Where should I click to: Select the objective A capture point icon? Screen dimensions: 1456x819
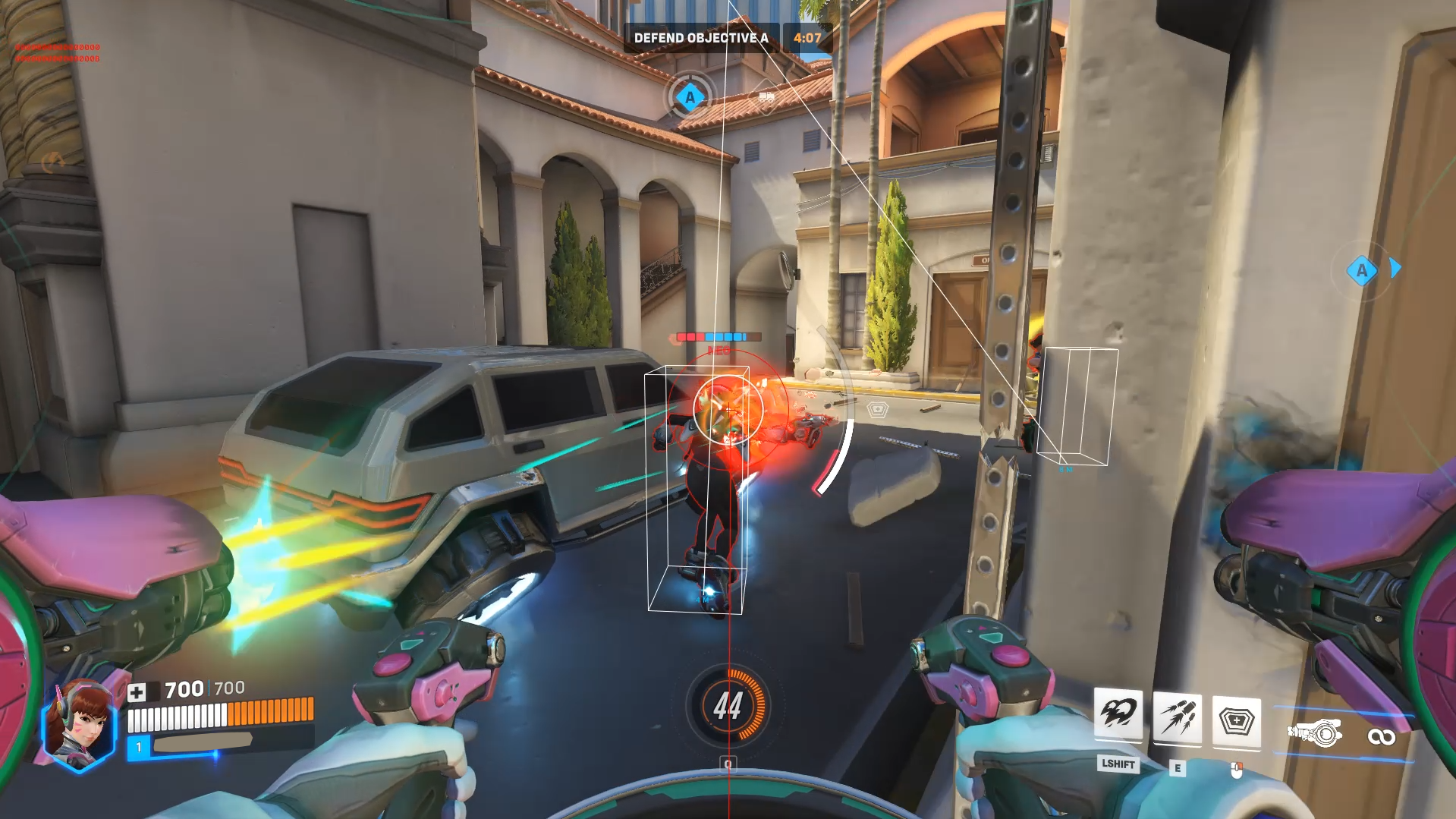[690, 97]
